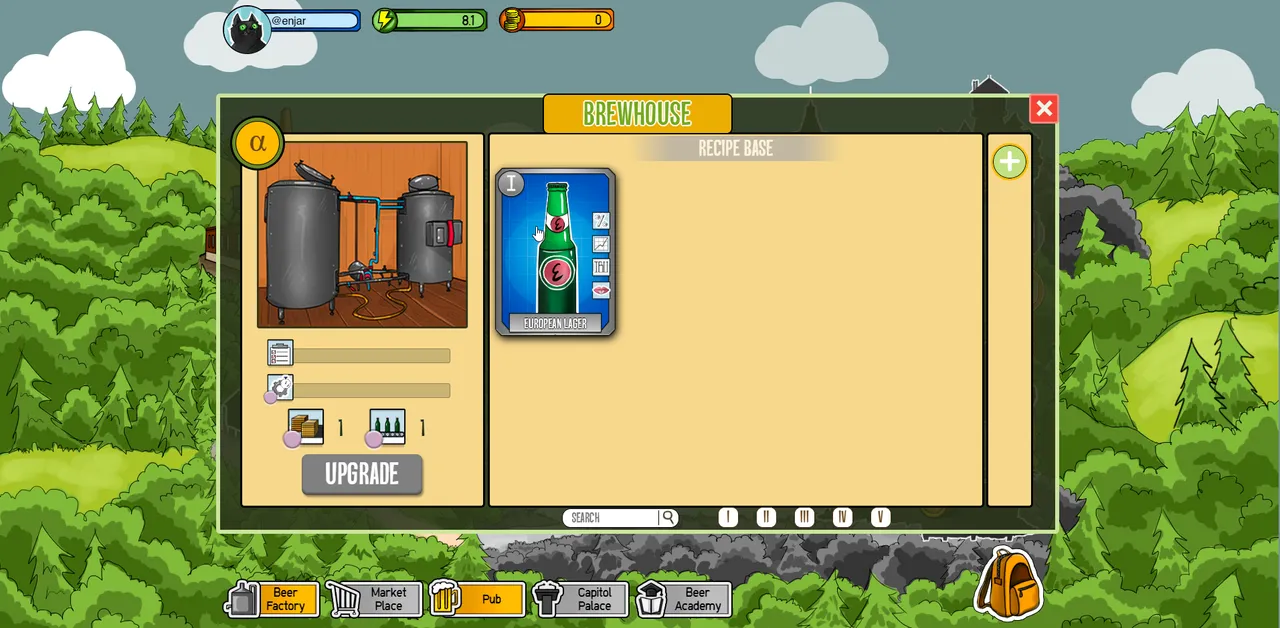Open the Capitol Palace

pyautogui.click(x=581, y=599)
